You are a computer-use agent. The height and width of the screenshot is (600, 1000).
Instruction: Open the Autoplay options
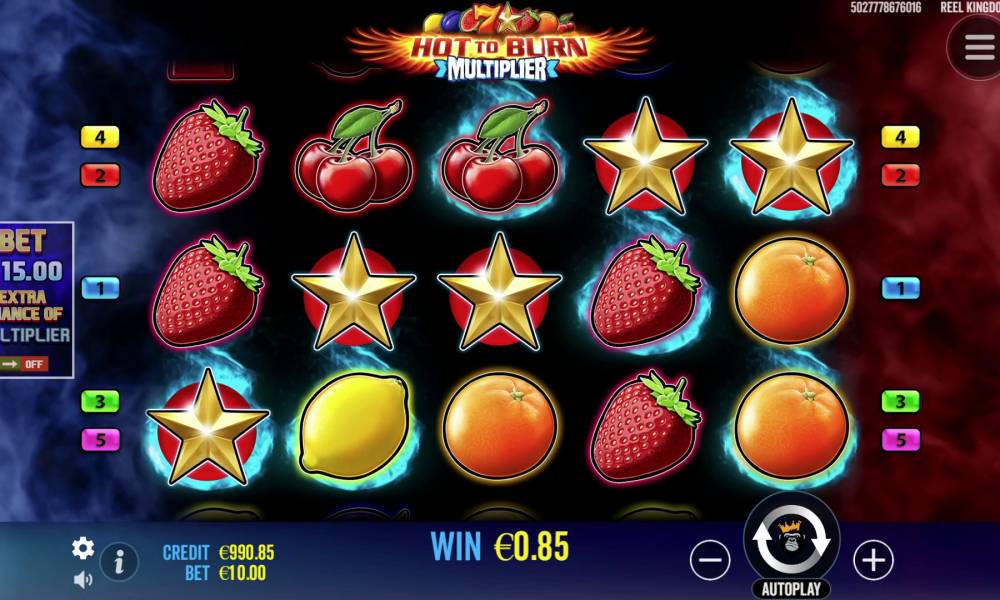pos(791,589)
